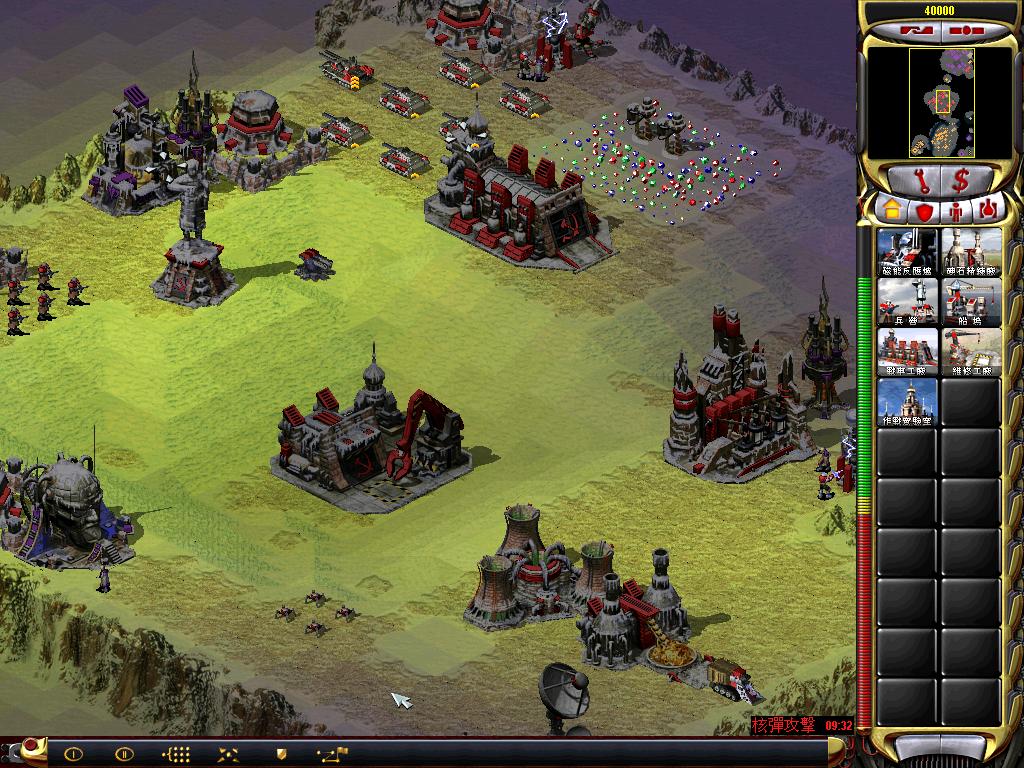Build the War Factory (戰車工廠)
The image size is (1024, 768).
click(908, 352)
